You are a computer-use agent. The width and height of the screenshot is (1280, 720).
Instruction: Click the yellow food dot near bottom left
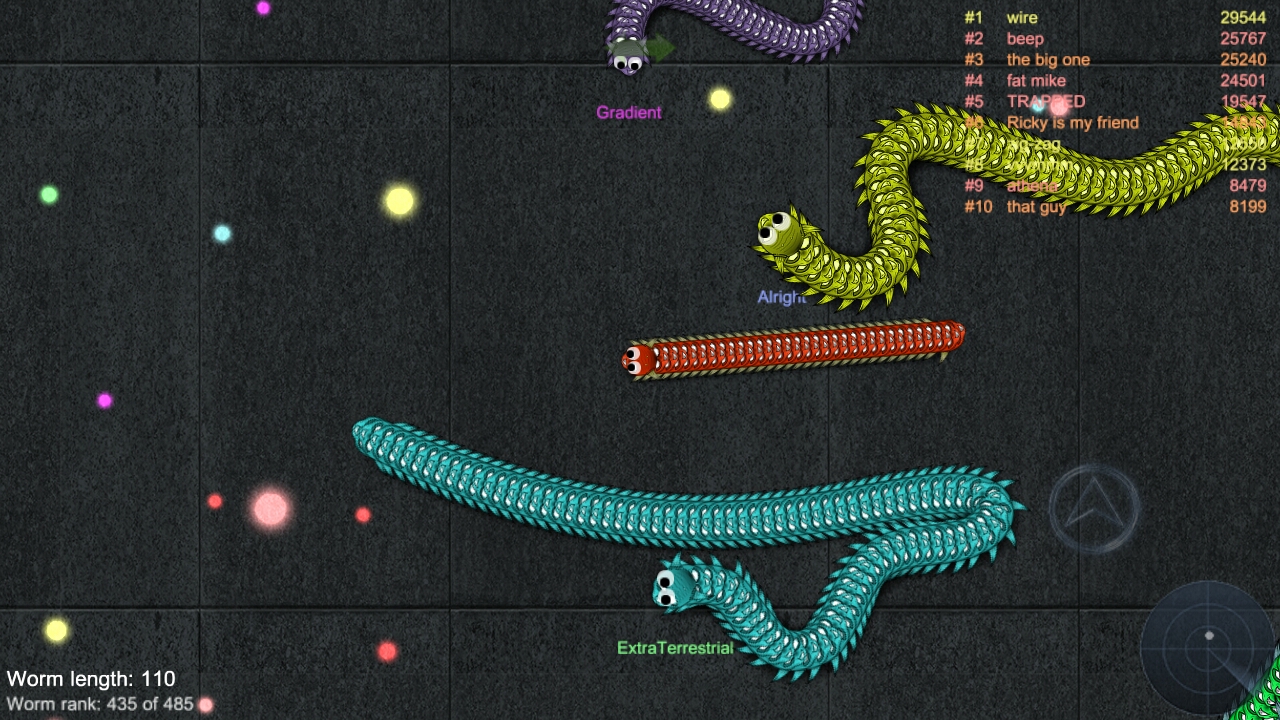55,630
